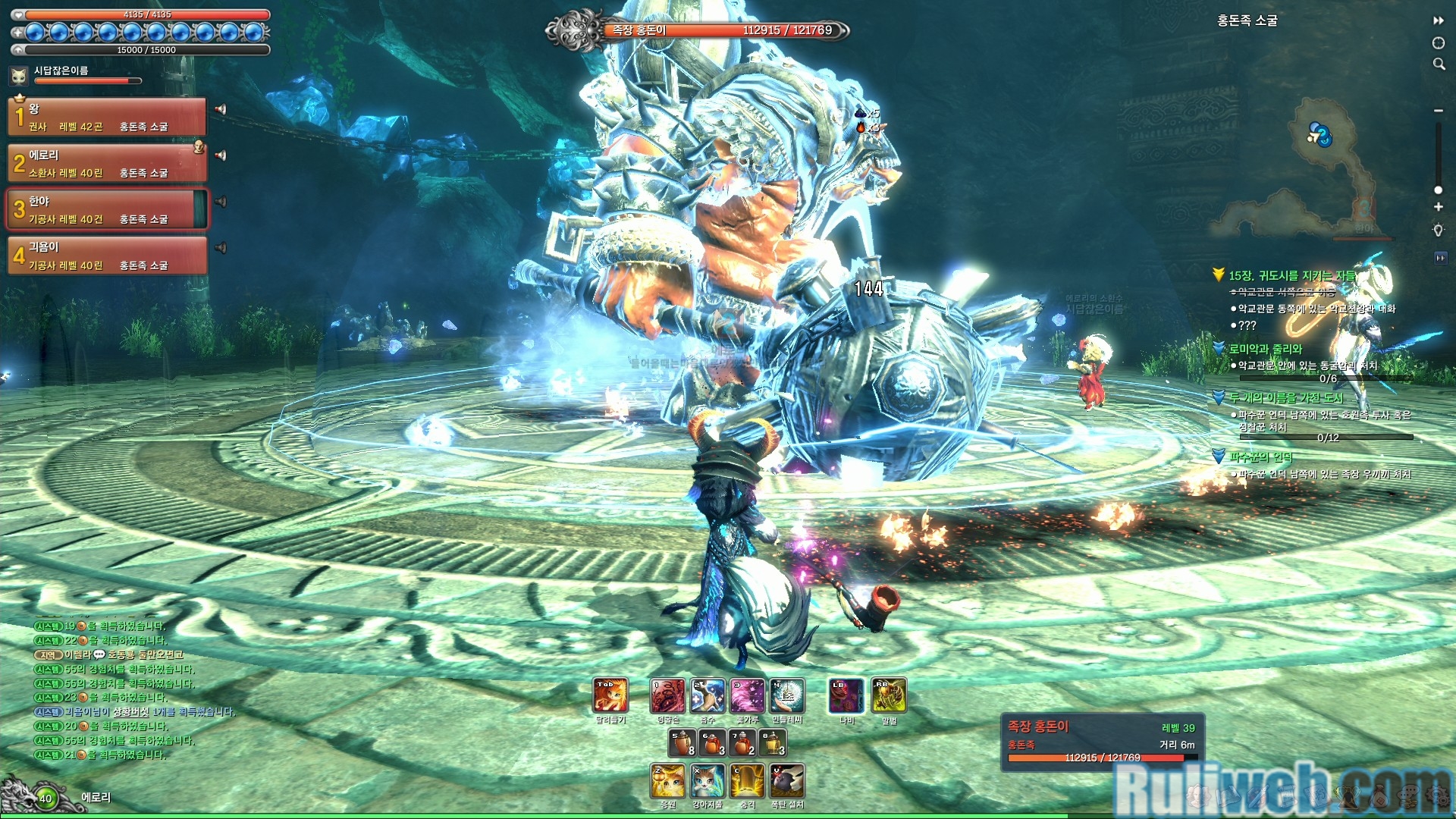Screen dimensions: 1456x819
Task: Open the map search magnifier
Action: pyautogui.click(x=1439, y=64)
